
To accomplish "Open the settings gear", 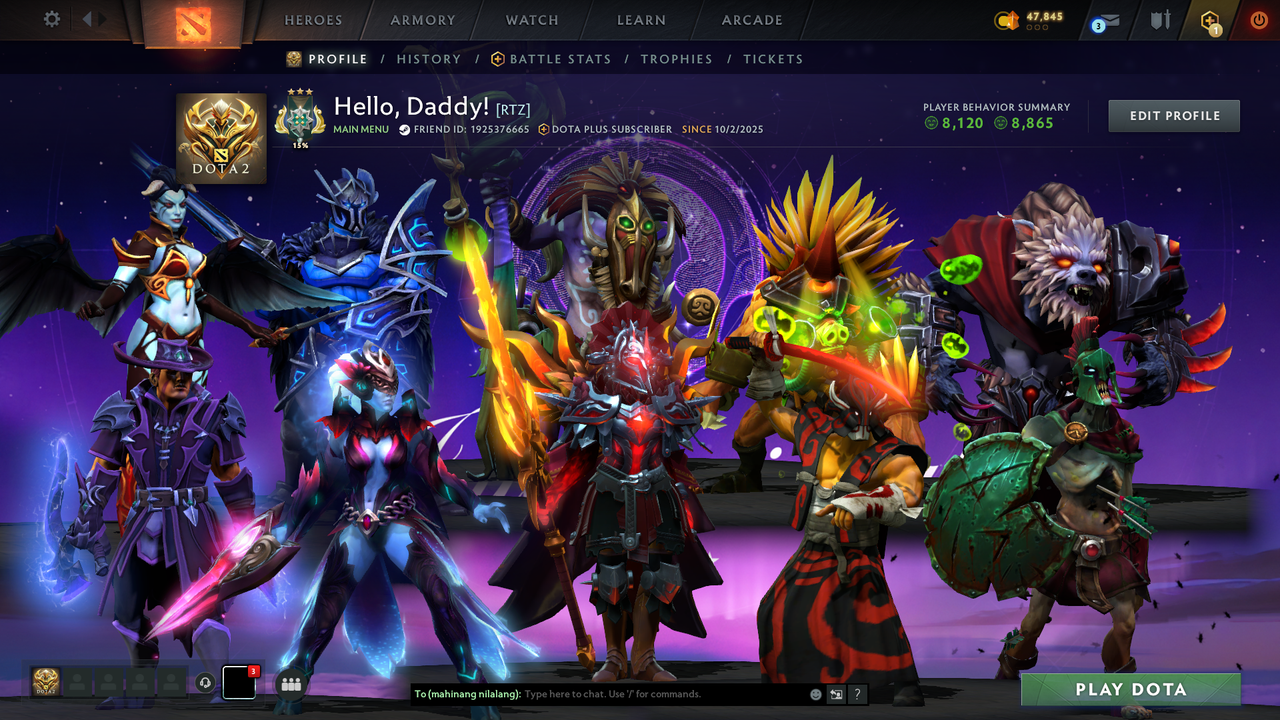I will click(52, 18).
